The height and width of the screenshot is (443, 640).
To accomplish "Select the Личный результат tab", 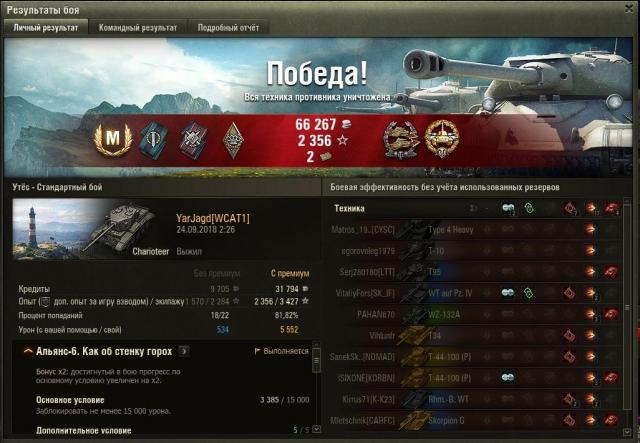I will point(46,28).
